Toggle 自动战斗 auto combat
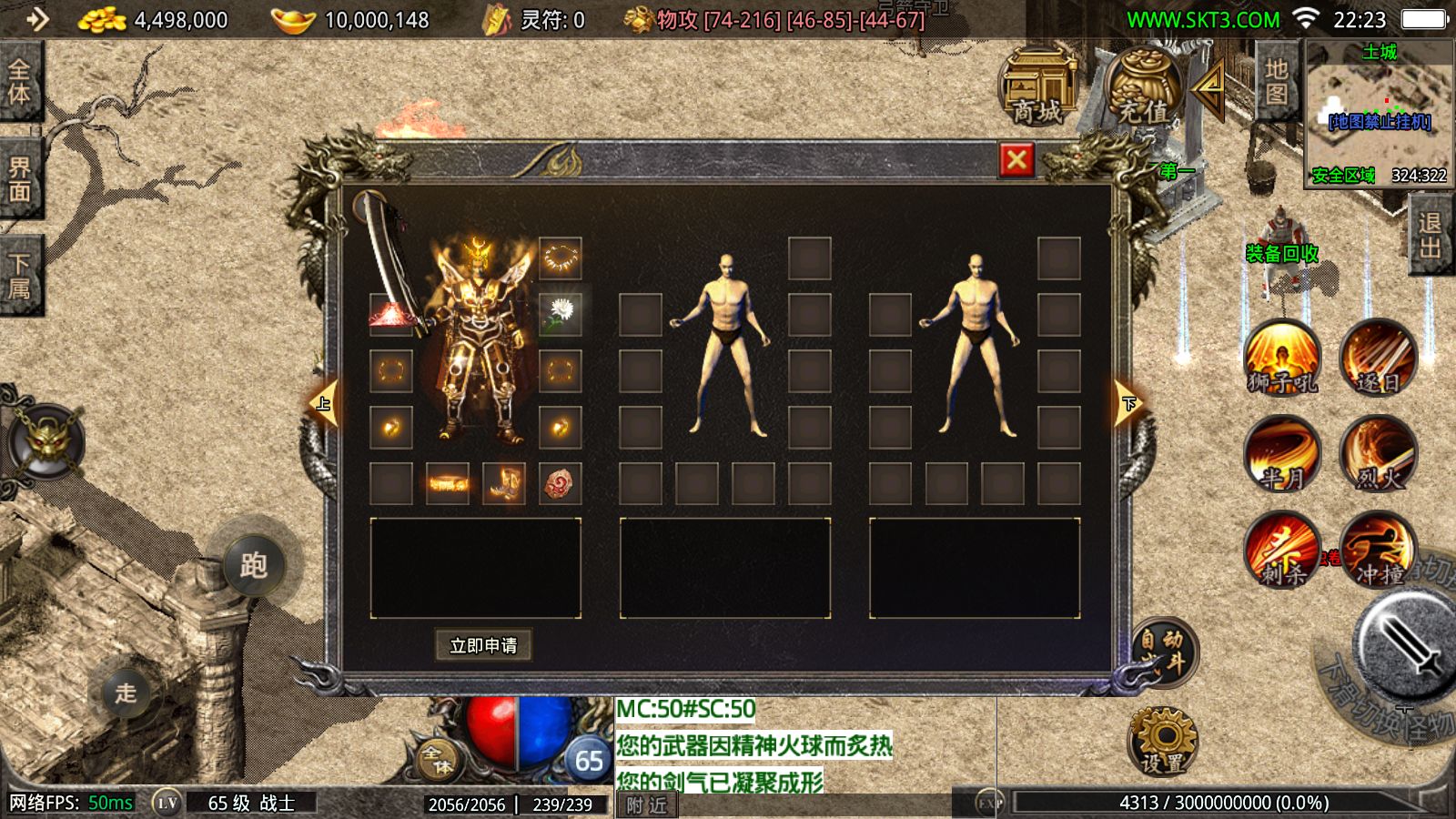The image size is (1456, 819). (1164, 652)
